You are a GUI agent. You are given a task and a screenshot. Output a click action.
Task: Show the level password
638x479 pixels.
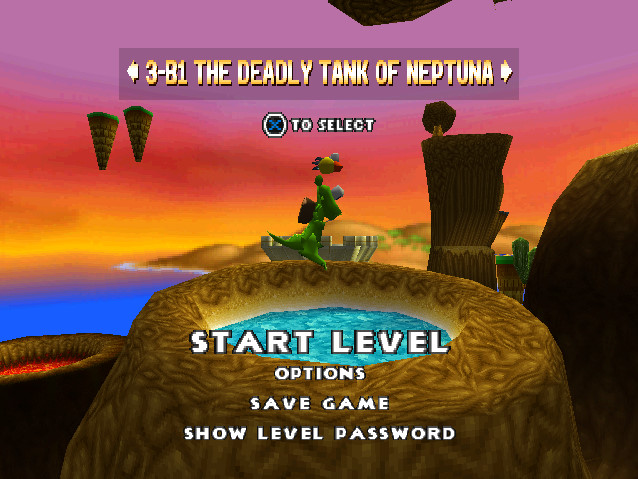[320, 433]
